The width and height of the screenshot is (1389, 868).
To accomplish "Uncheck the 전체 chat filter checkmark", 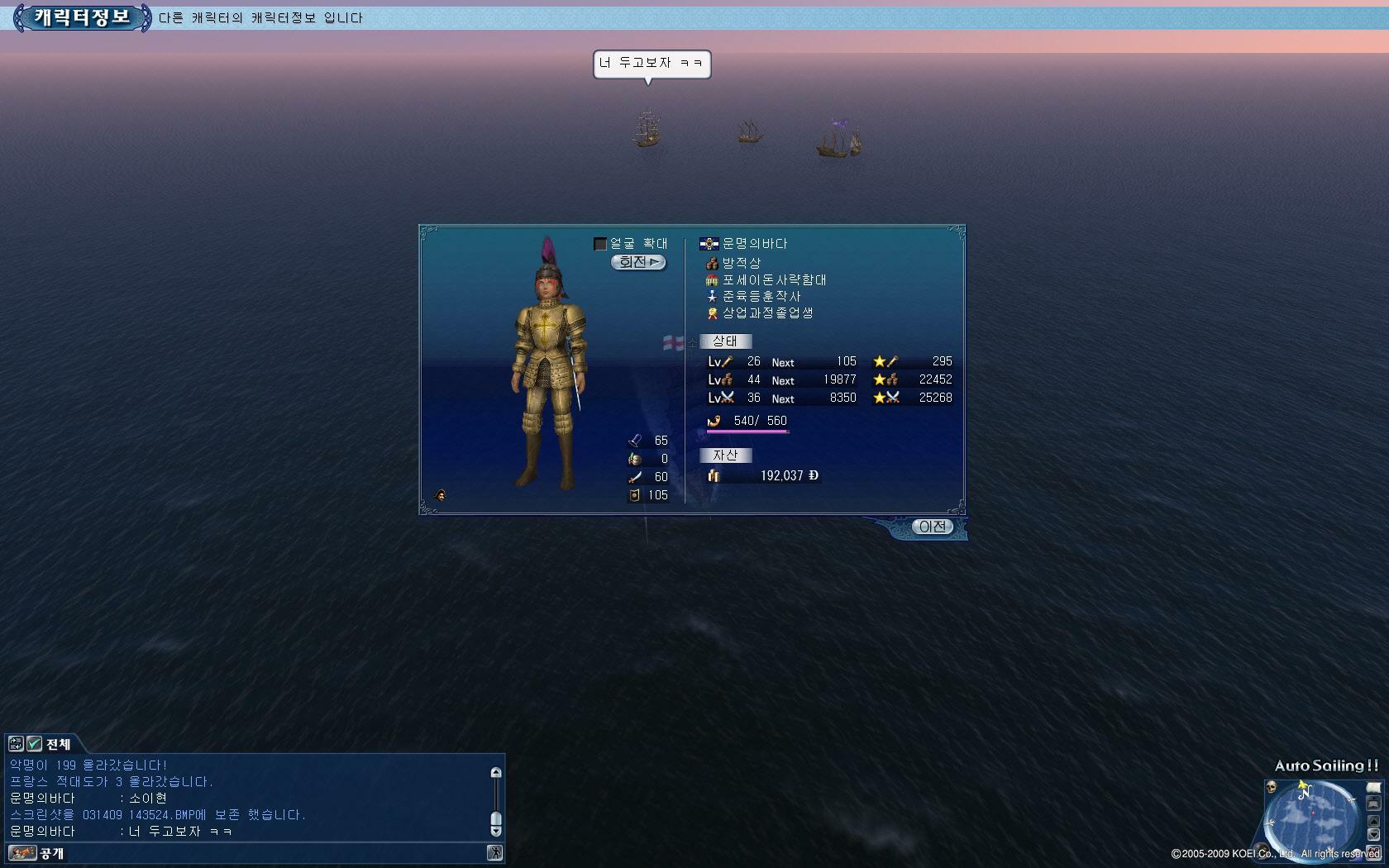I will (34, 744).
